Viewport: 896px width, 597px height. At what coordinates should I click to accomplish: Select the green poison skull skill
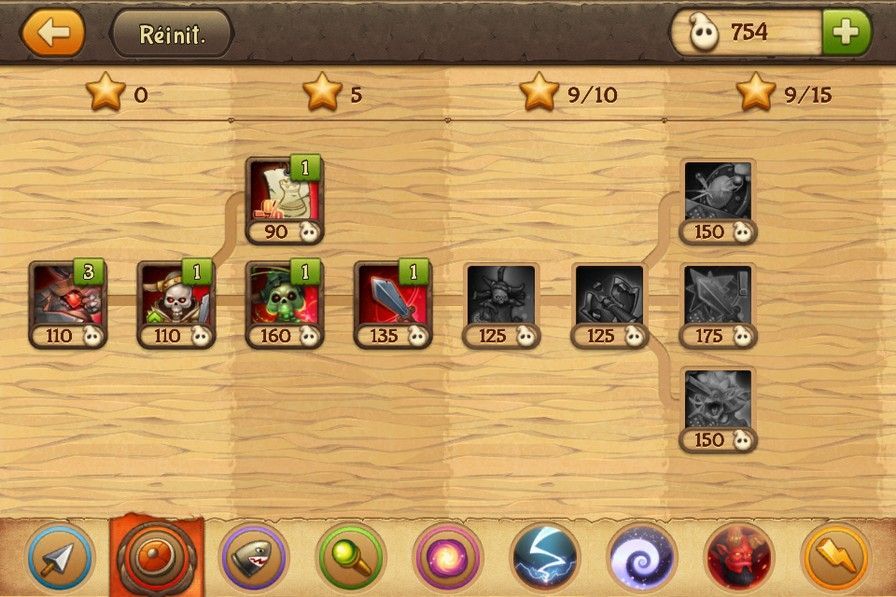click(x=281, y=297)
